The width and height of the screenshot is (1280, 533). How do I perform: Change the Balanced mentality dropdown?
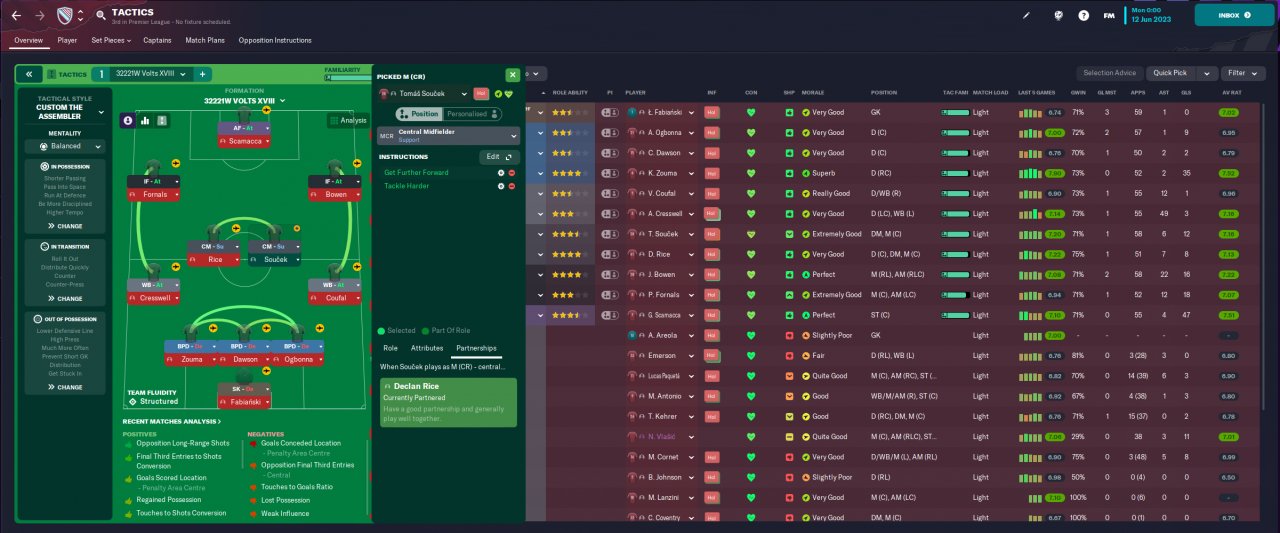(66, 146)
